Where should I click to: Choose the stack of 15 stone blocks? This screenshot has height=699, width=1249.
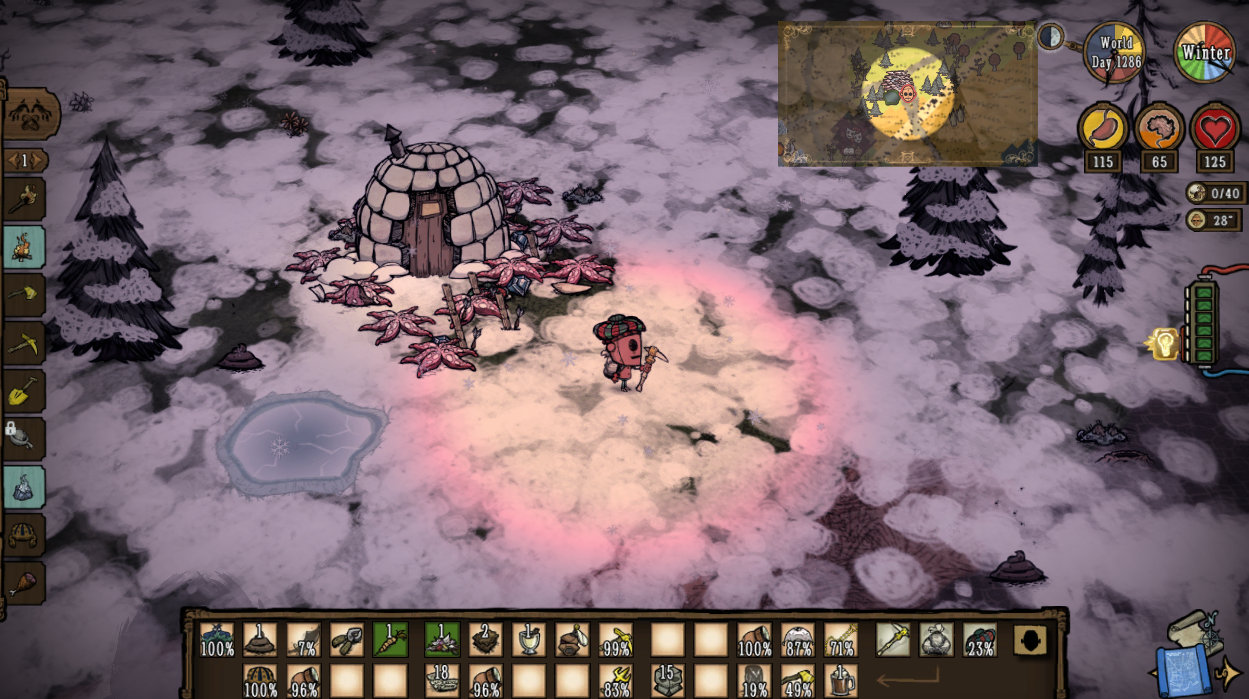[x=667, y=680]
